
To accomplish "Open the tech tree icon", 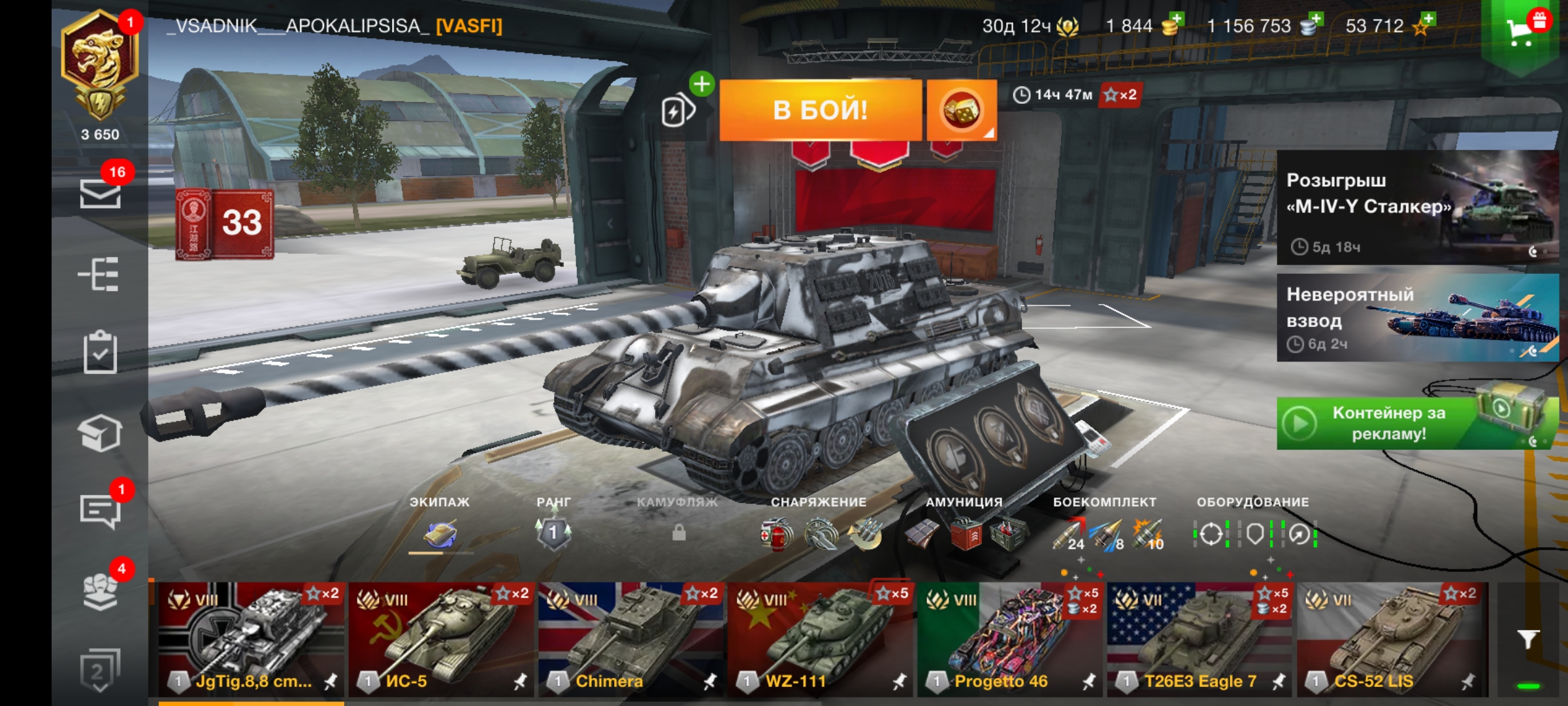I will point(99,273).
